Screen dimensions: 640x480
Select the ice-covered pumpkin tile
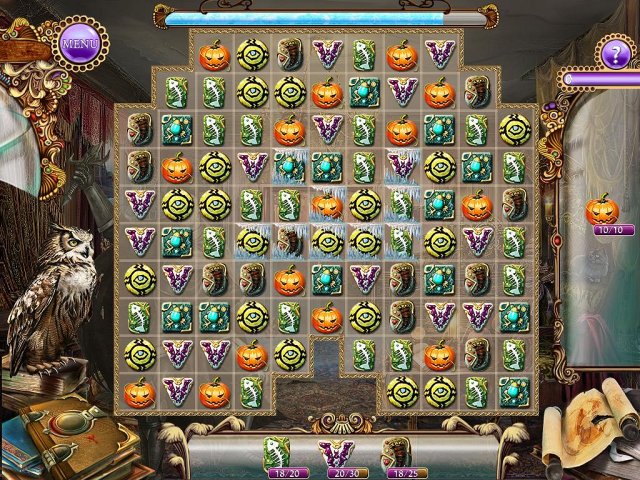tap(327, 205)
